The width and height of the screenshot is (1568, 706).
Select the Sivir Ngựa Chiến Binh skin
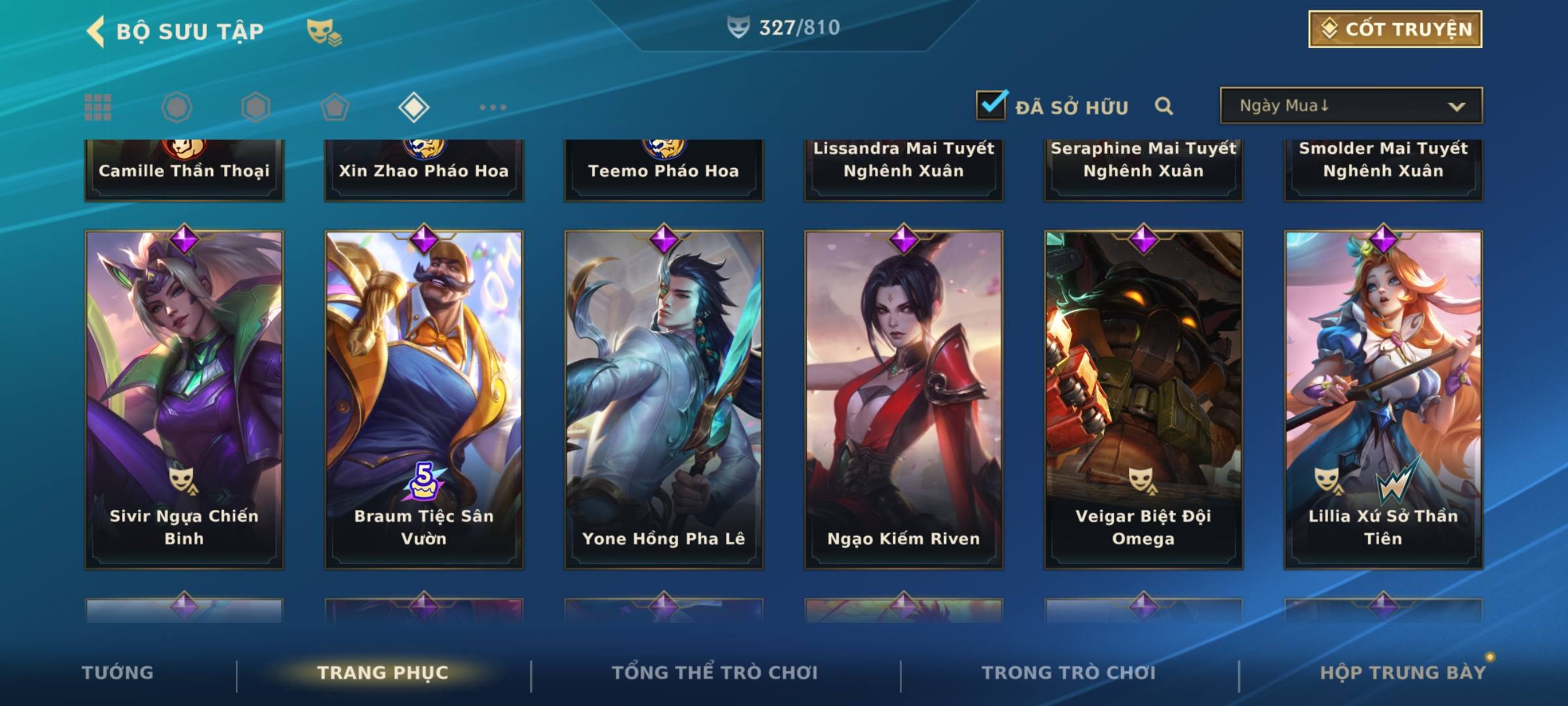pos(184,399)
